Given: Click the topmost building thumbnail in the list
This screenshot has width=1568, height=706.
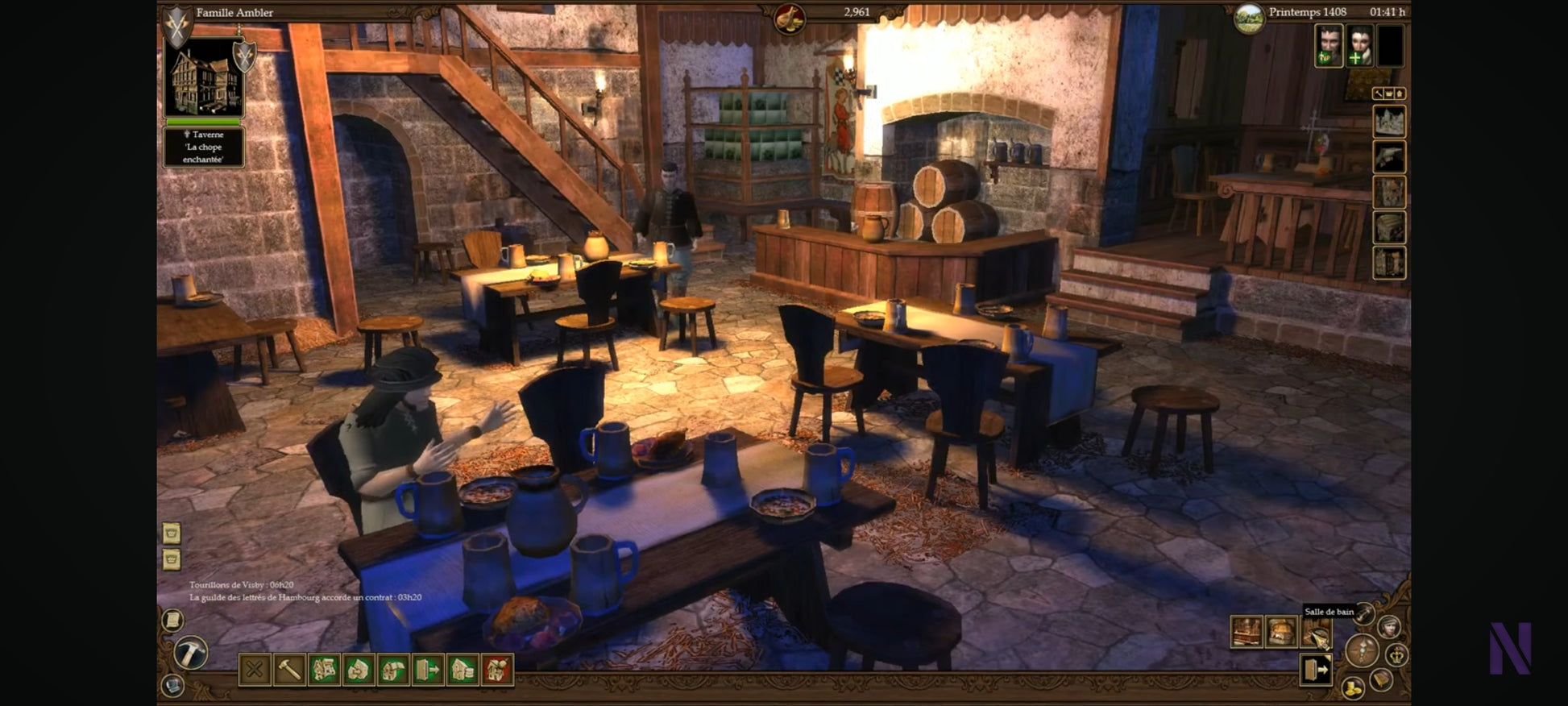Looking at the screenshot, I should [1389, 122].
